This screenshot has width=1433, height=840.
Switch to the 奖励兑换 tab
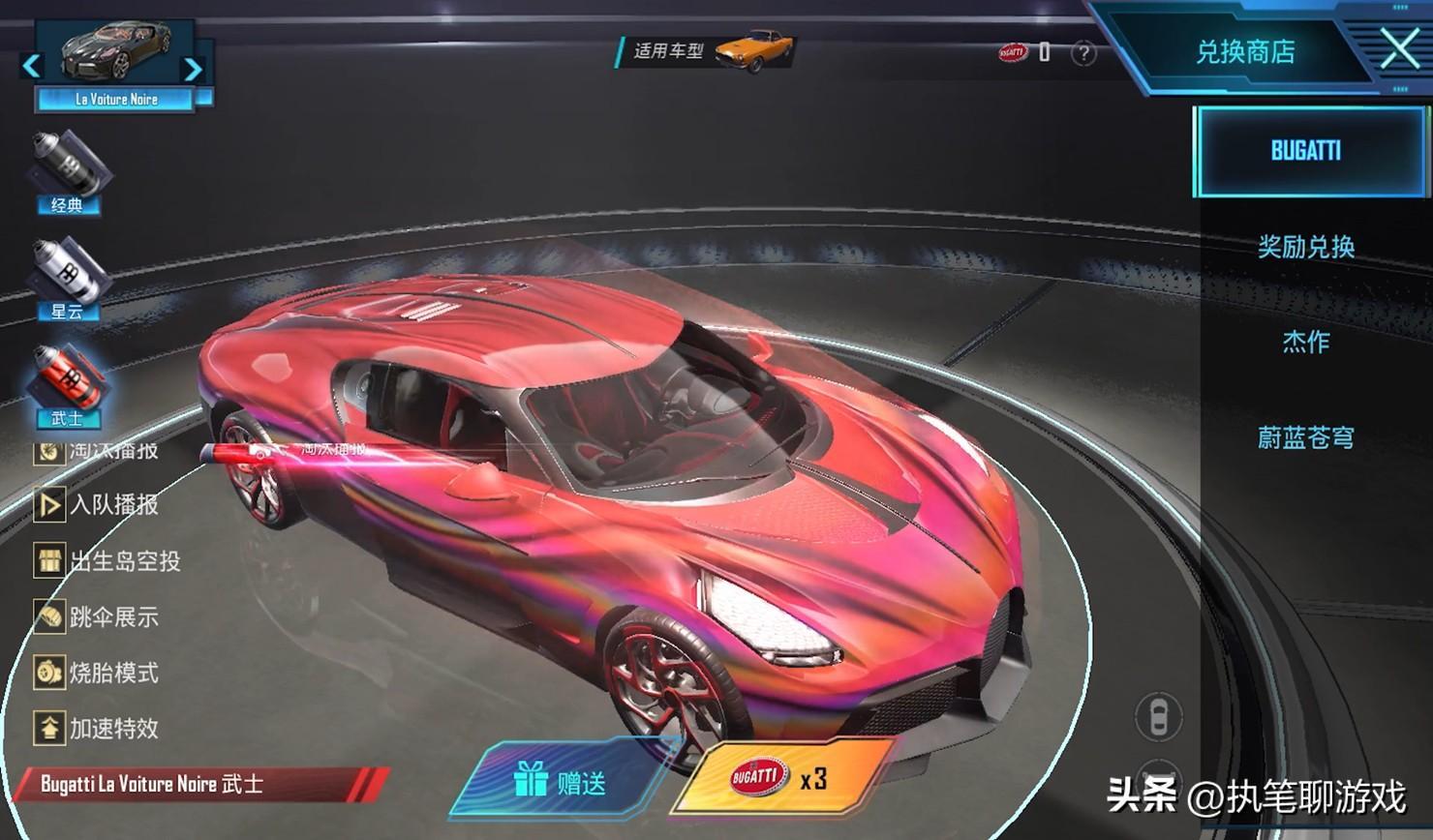pos(1305,247)
